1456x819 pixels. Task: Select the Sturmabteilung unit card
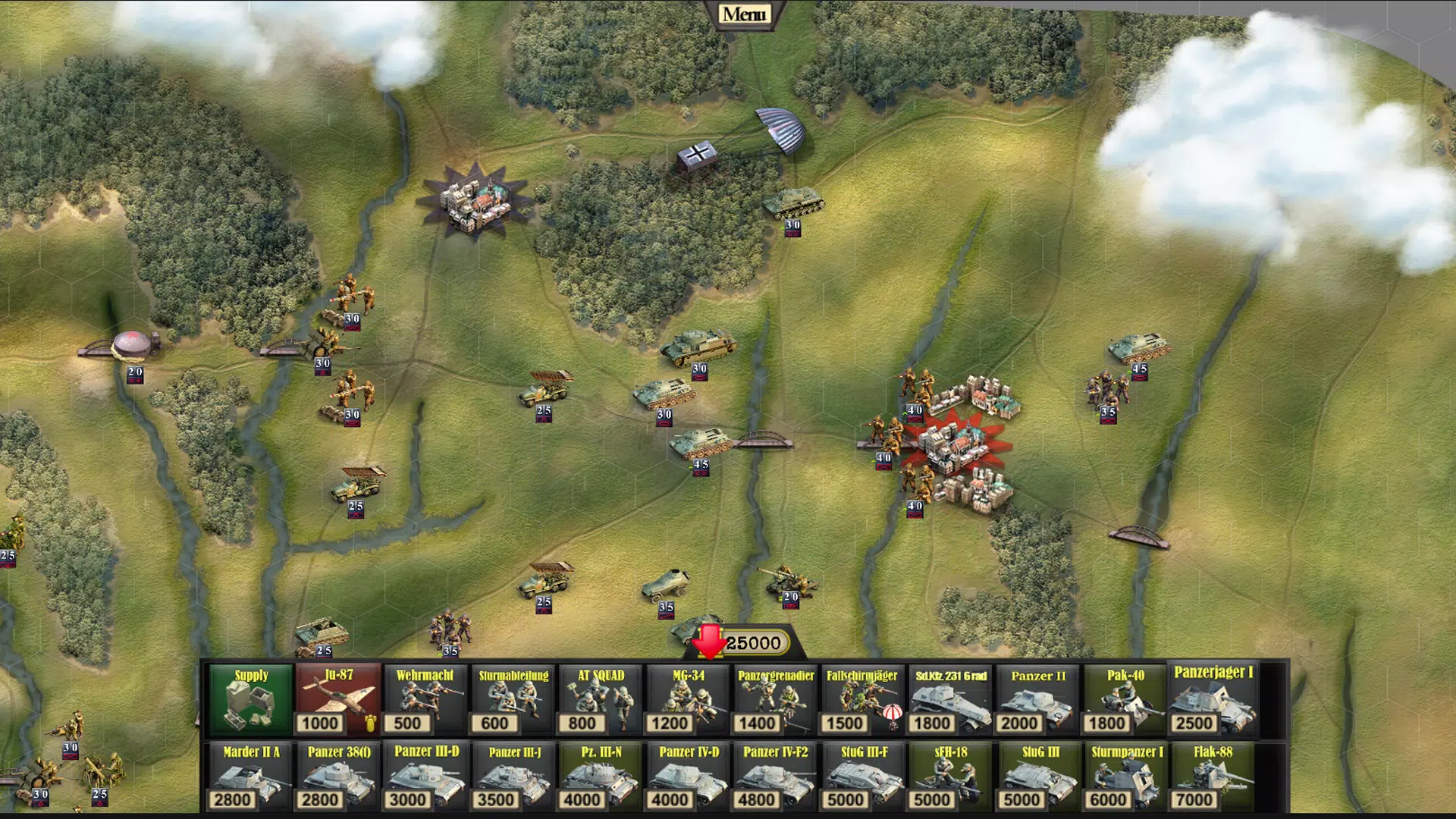[x=513, y=699]
